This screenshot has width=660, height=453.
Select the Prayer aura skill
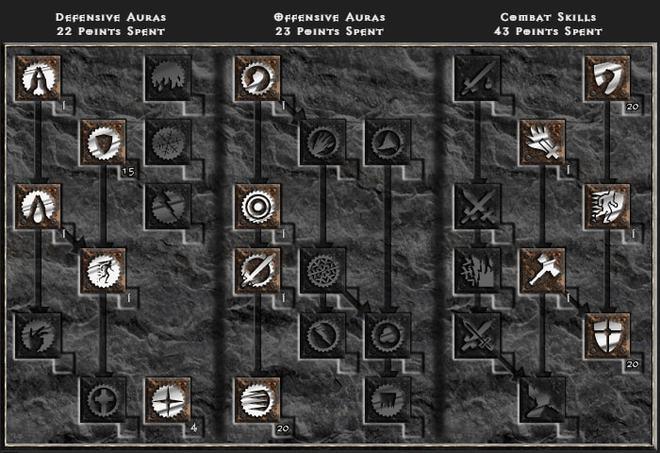point(38,77)
